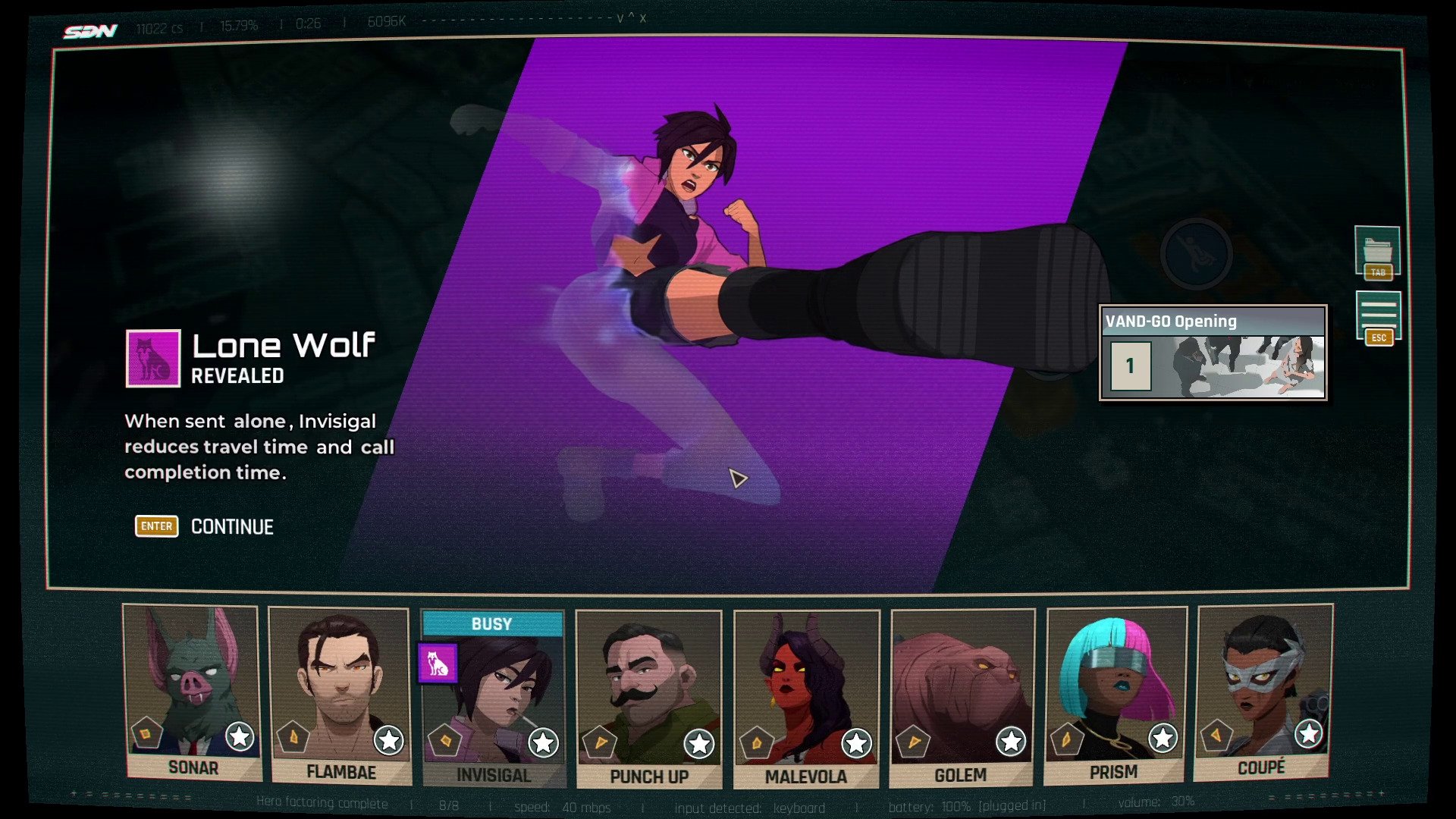Open the VAND-GO Opening call card
The image size is (1456, 819).
click(1213, 353)
